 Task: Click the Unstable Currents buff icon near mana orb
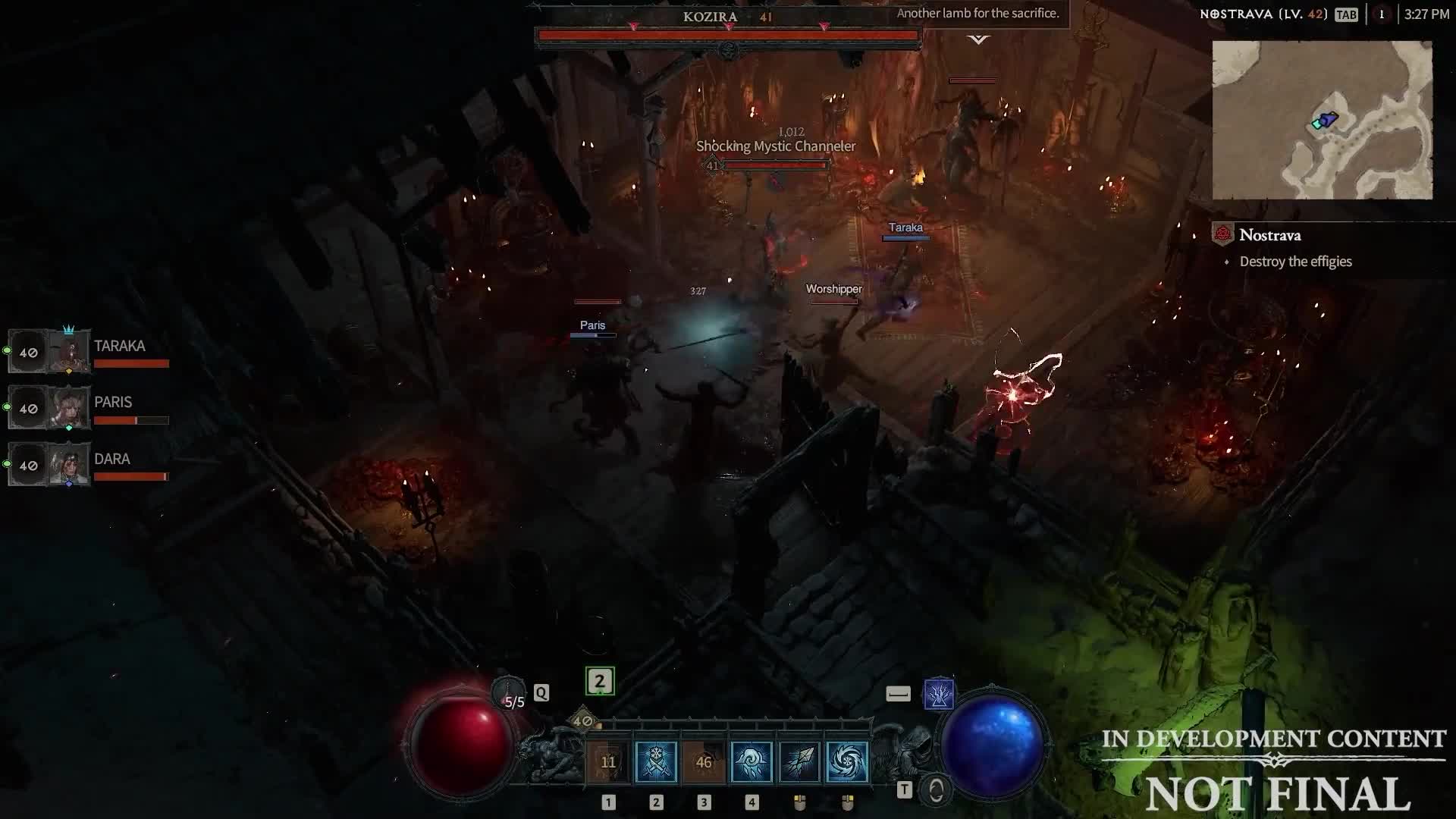coord(940,694)
